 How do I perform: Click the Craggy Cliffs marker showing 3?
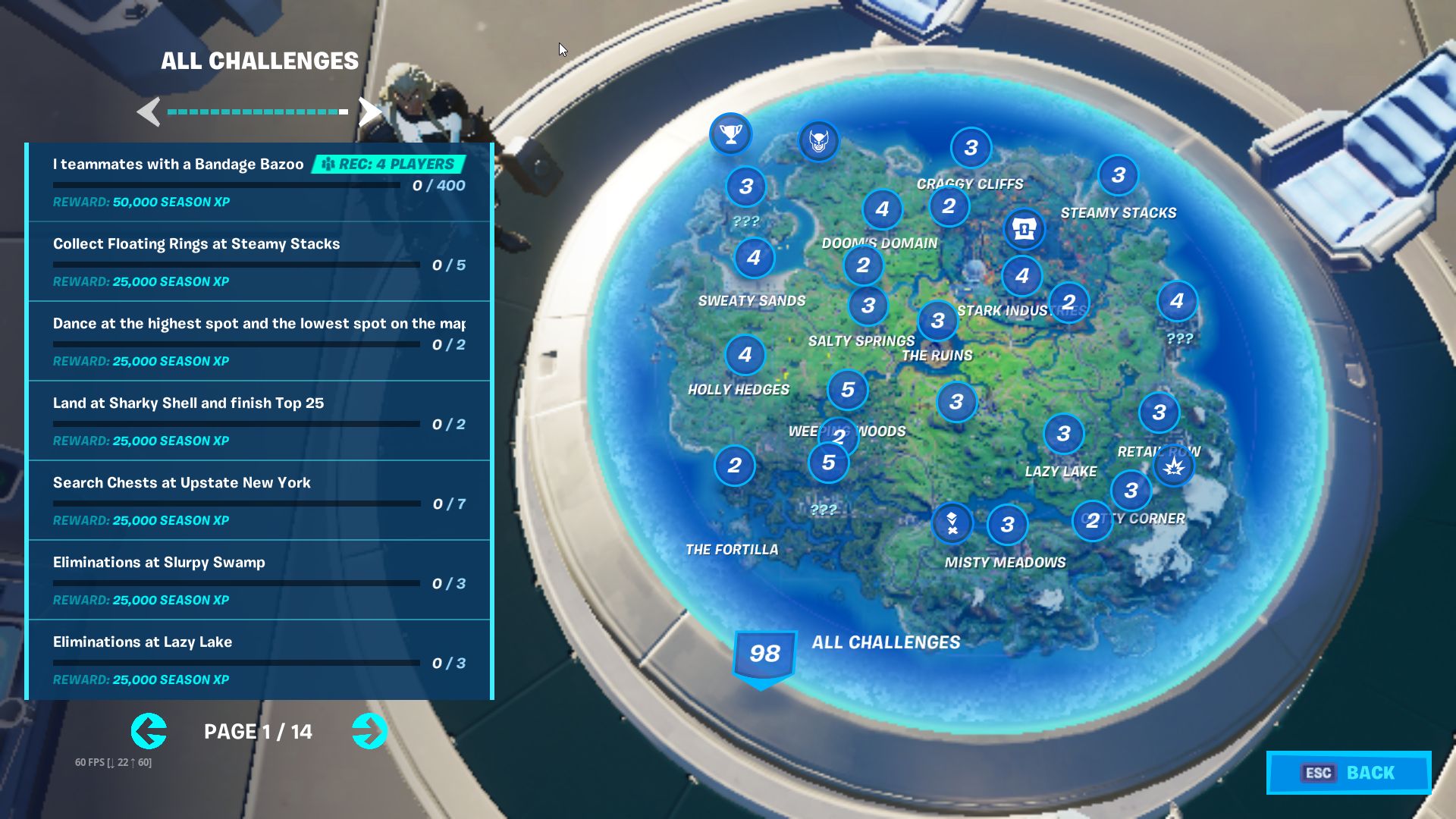point(971,148)
